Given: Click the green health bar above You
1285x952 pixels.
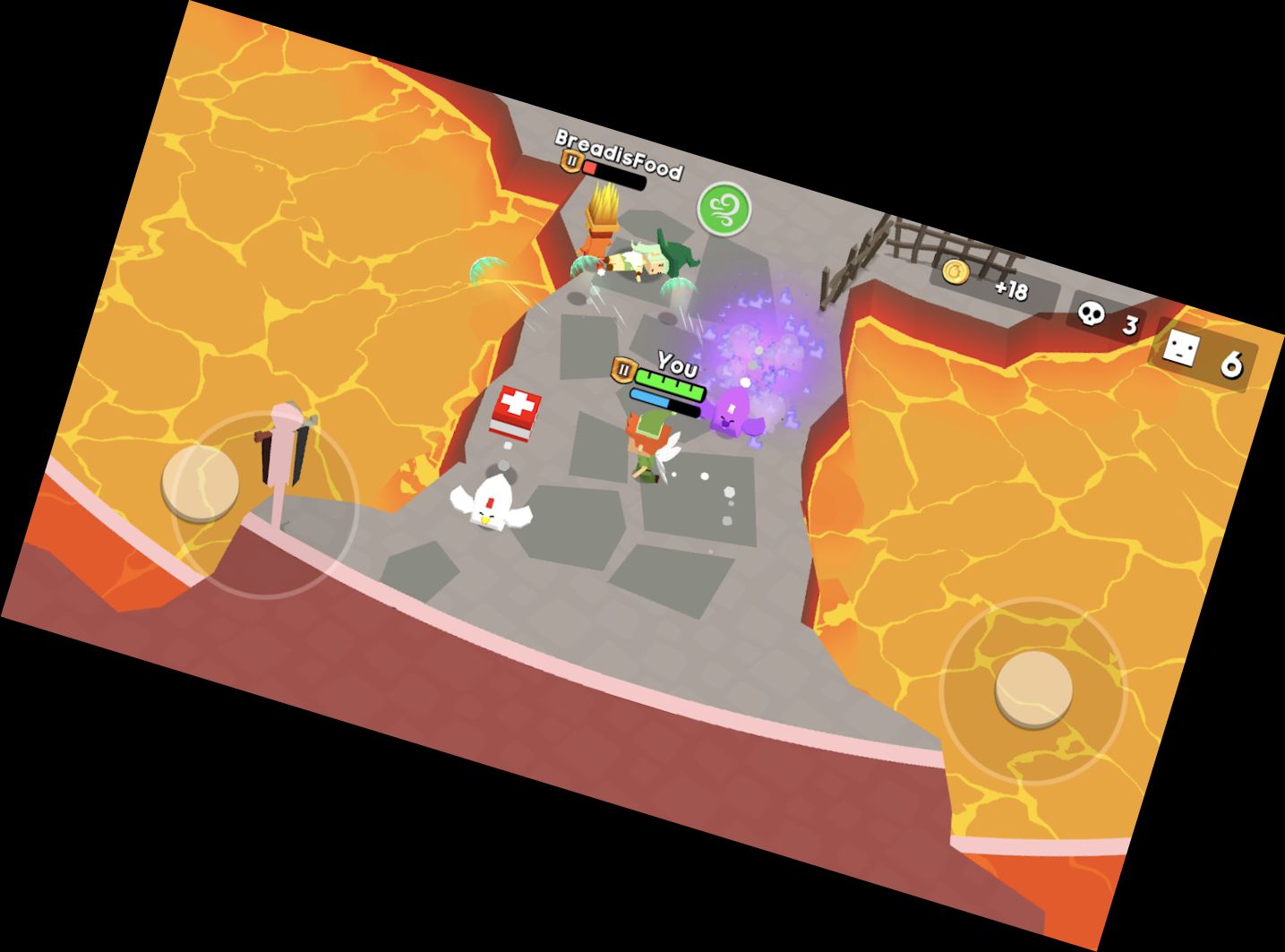Looking at the screenshot, I should (670, 382).
